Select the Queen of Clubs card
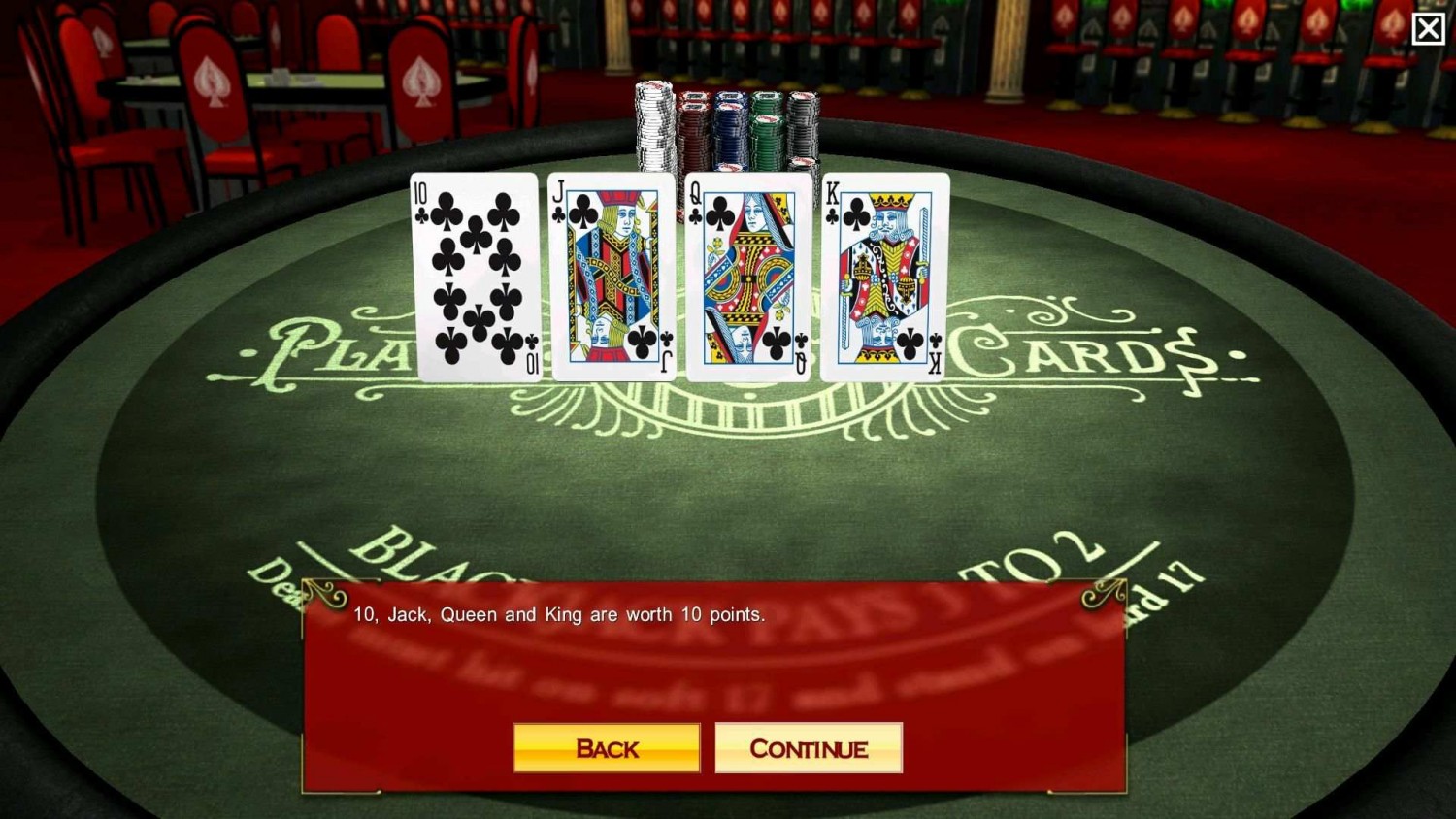This screenshot has height=819, width=1456. [x=749, y=275]
